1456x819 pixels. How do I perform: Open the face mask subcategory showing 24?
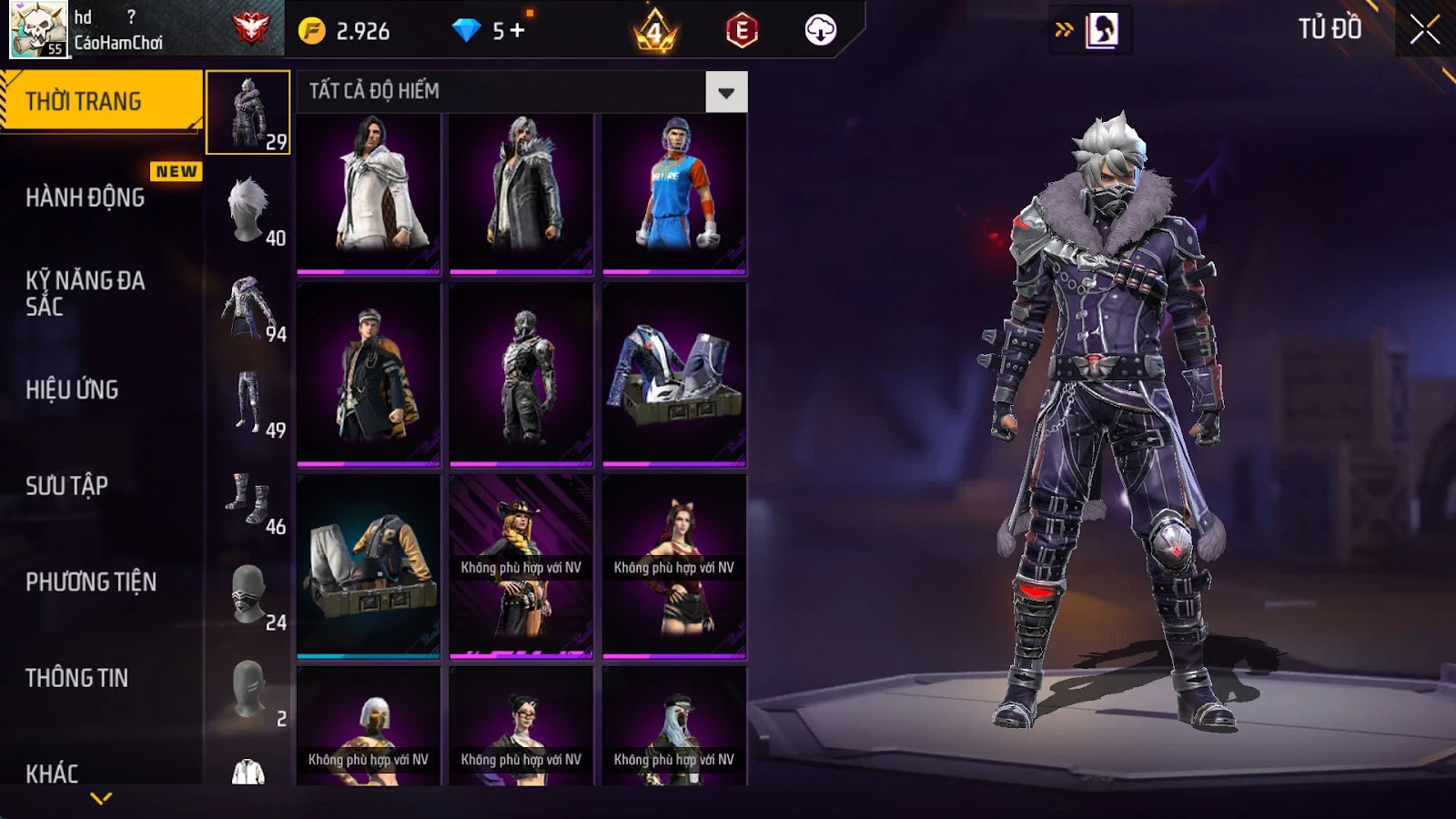(248, 595)
